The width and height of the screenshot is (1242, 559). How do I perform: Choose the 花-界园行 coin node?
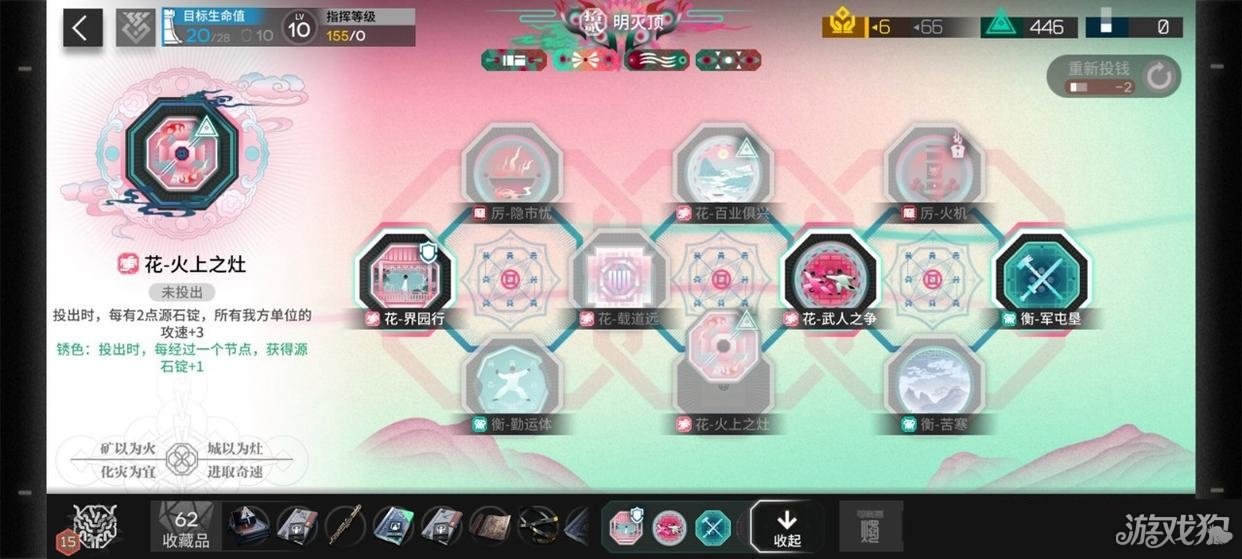point(406,277)
